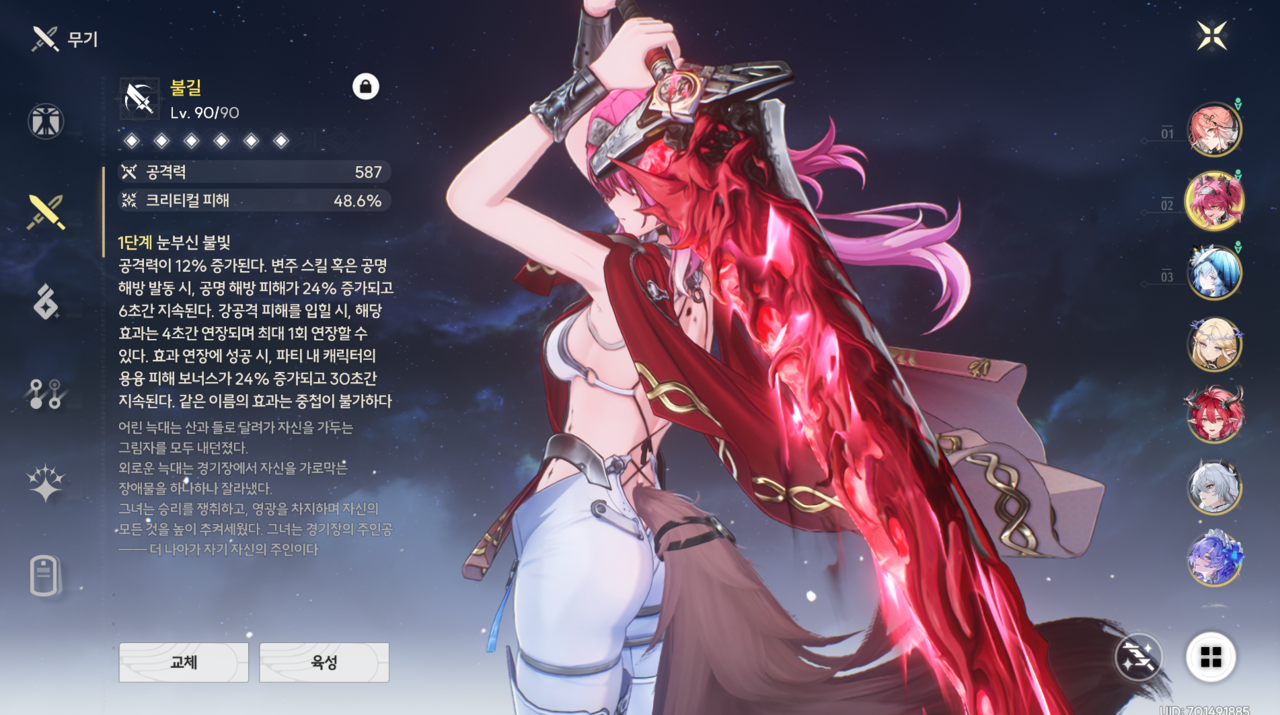This screenshot has width=1280, height=715.
Task: Select the ID card profile tab
Action: tap(46, 576)
